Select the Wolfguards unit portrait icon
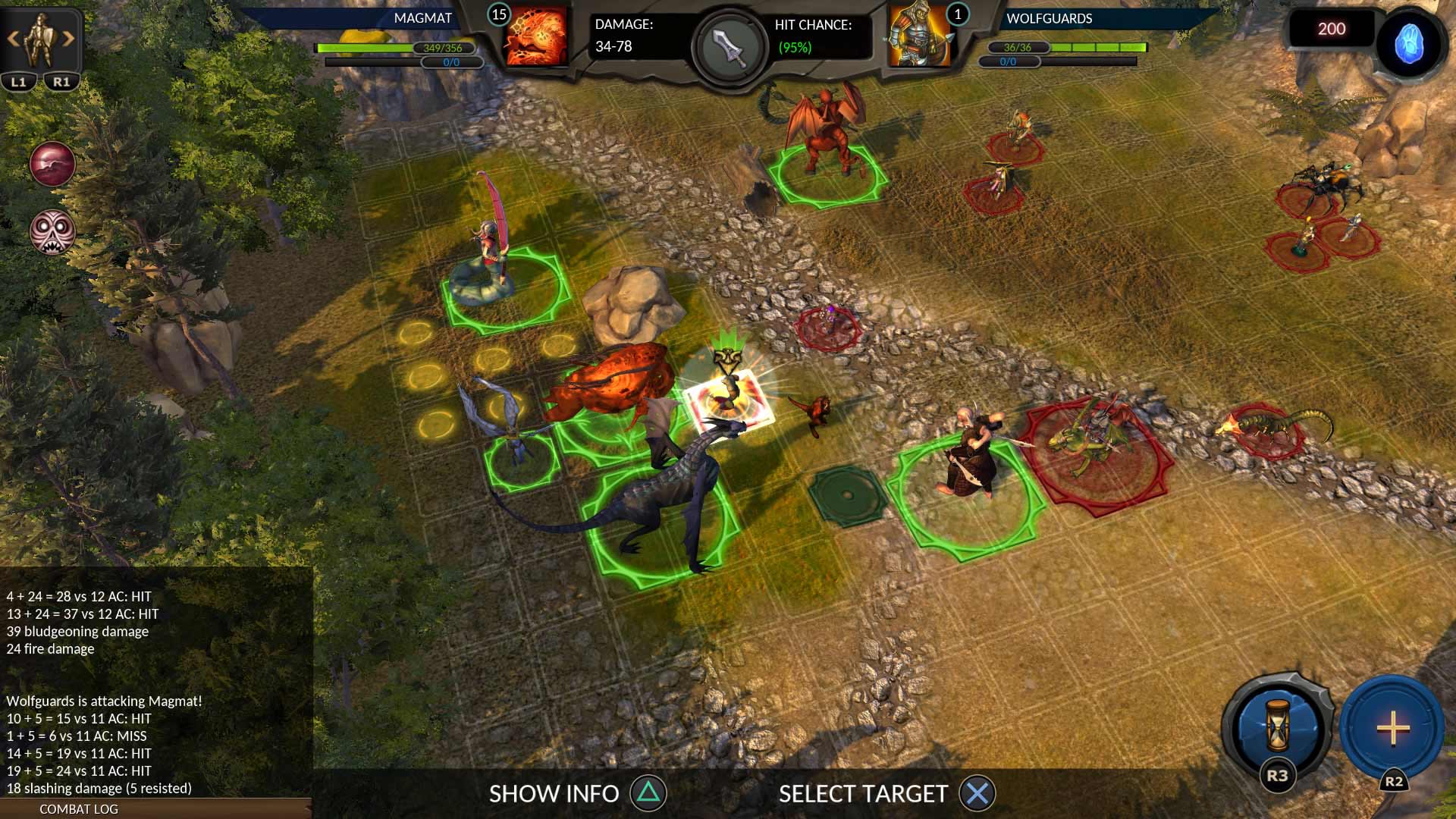 click(x=918, y=35)
